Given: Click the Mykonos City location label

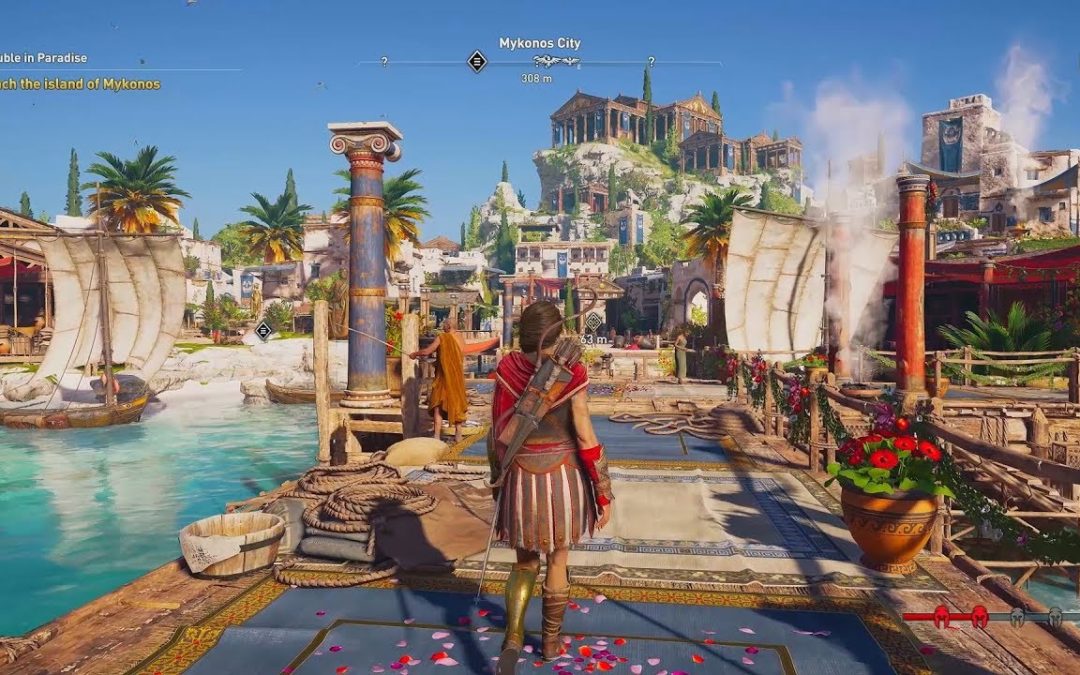Looking at the screenshot, I should click(540, 43).
